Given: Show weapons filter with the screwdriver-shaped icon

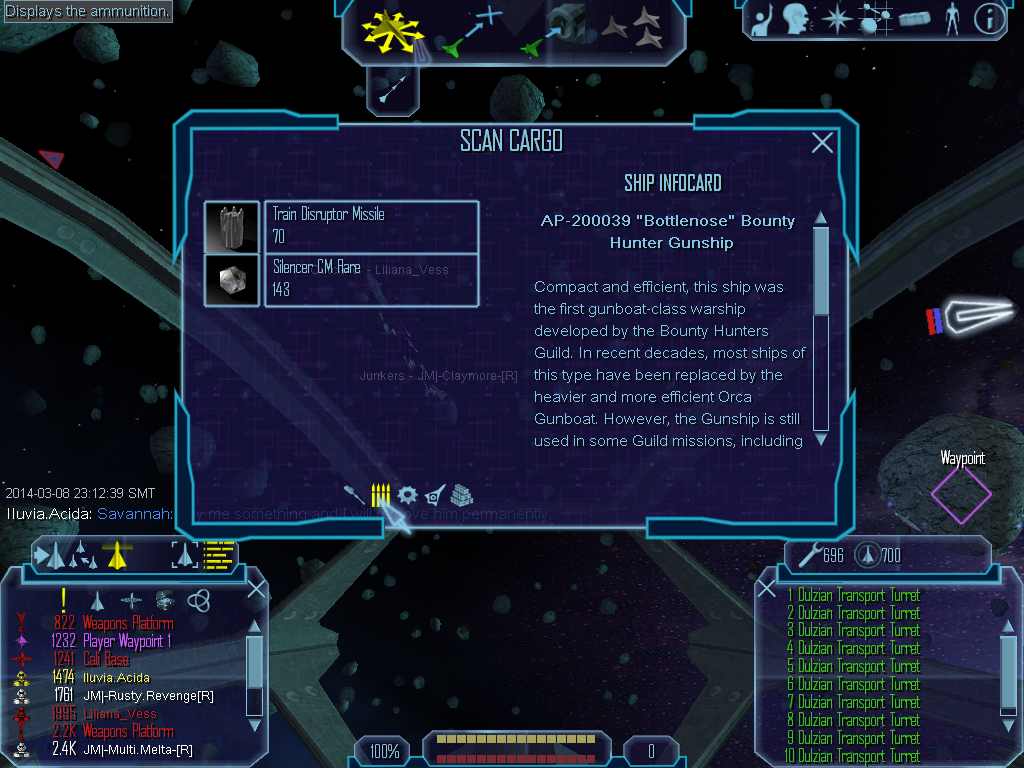Looking at the screenshot, I should pyautogui.click(x=355, y=494).
